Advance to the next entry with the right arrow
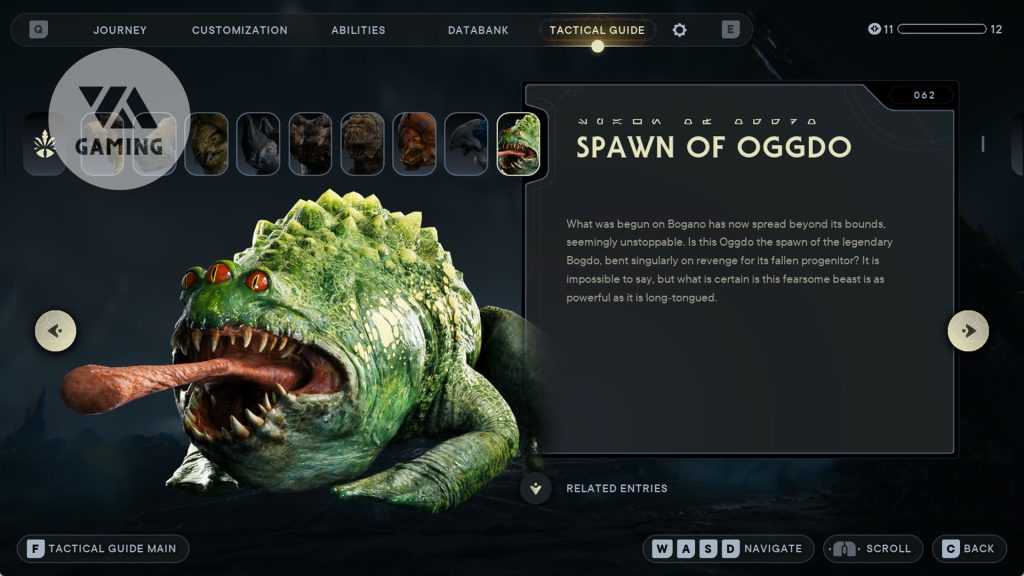The image size is (1024, 576). [x=968, y=330]
